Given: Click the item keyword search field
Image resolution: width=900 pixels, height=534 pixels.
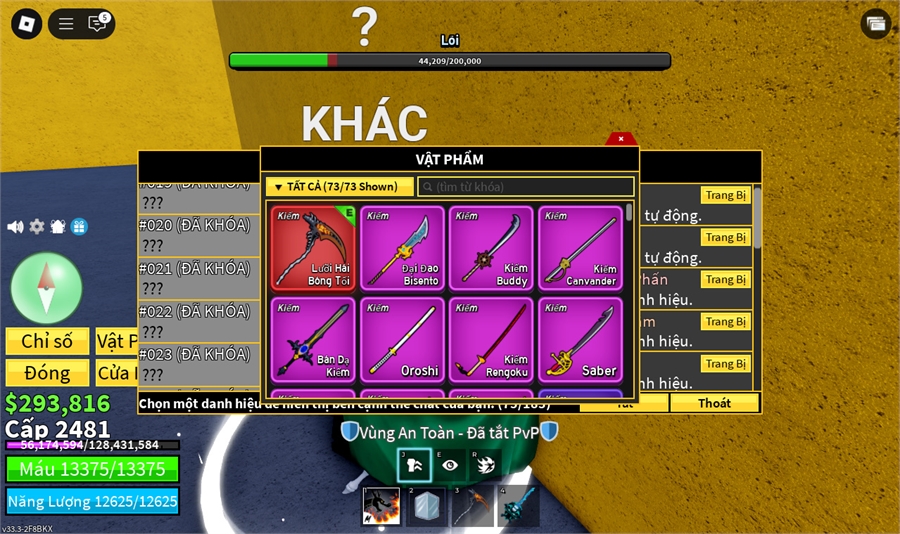Looking at the screenshot, I should point(526,187).
